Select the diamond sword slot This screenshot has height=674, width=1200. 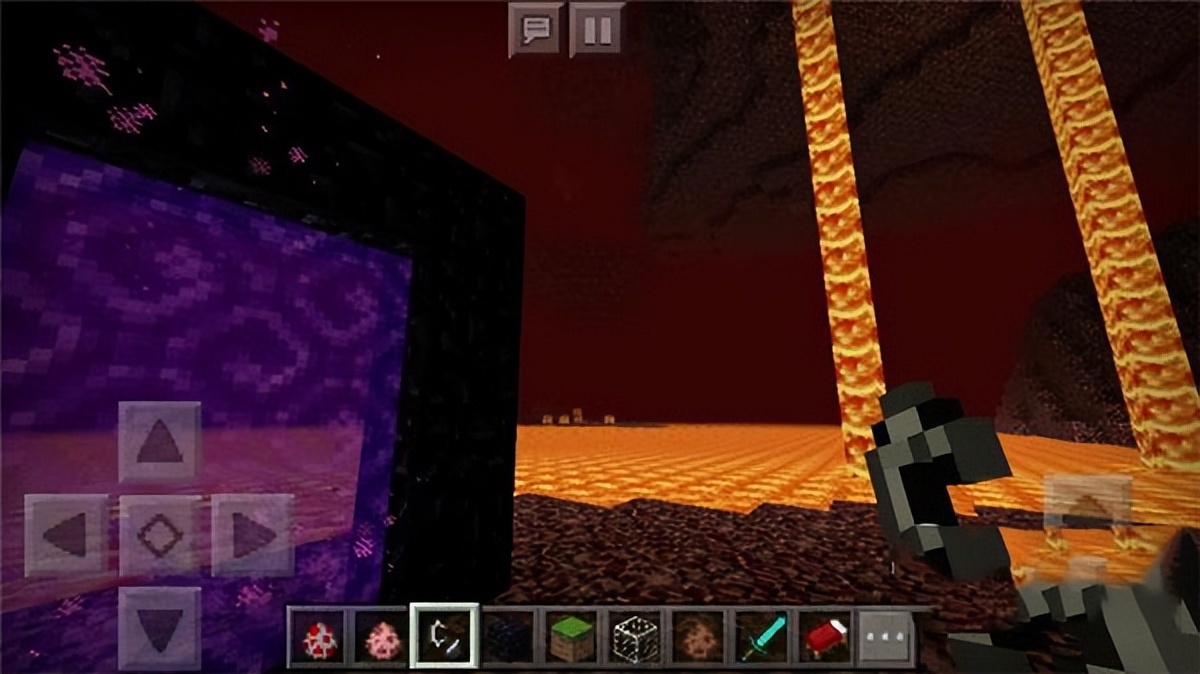762,637
